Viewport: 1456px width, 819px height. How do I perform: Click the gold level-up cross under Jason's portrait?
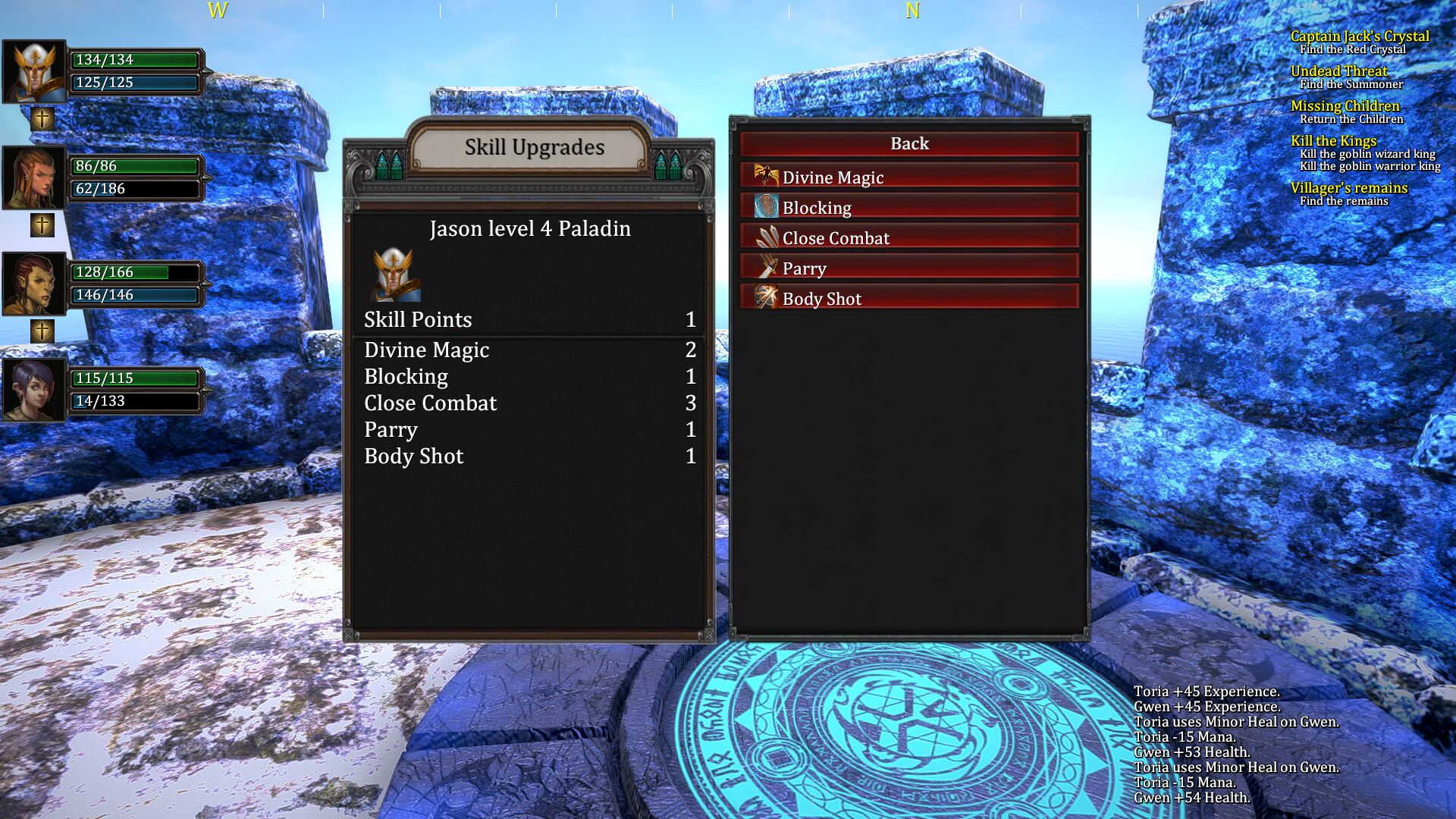coord(42,118)
